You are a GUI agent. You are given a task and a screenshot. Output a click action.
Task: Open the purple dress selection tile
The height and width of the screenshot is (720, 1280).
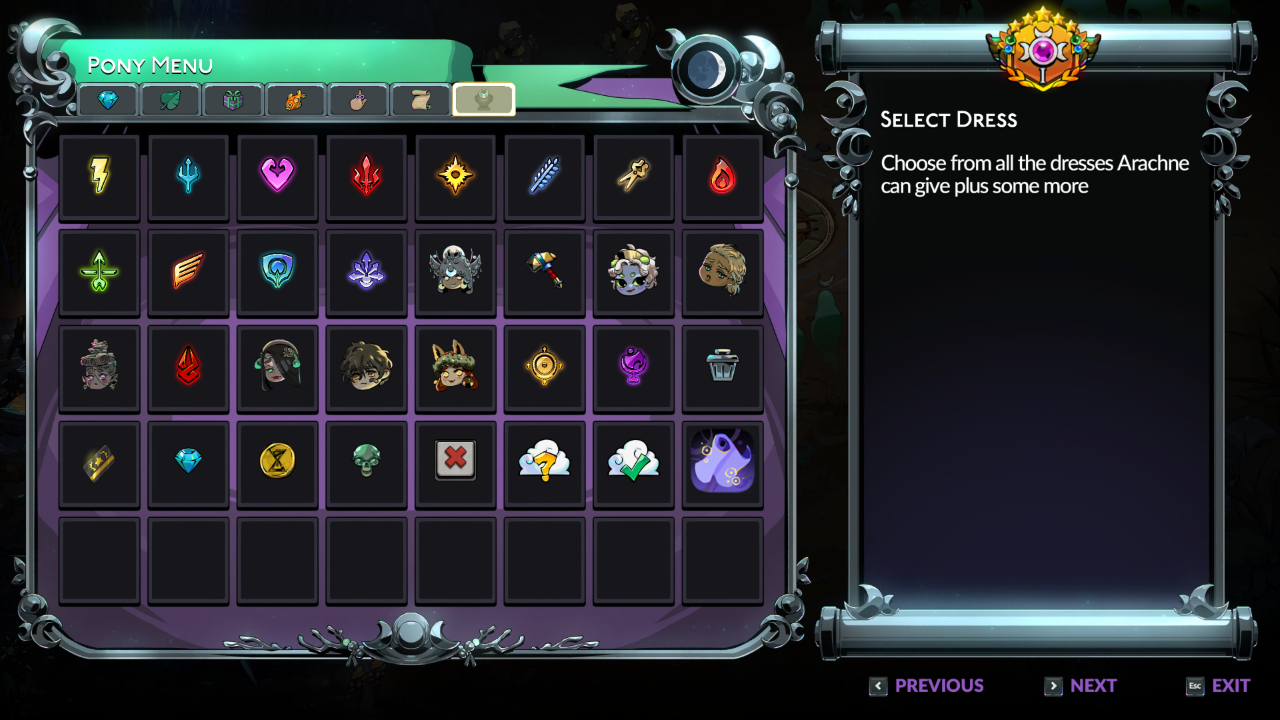(722, 461)
